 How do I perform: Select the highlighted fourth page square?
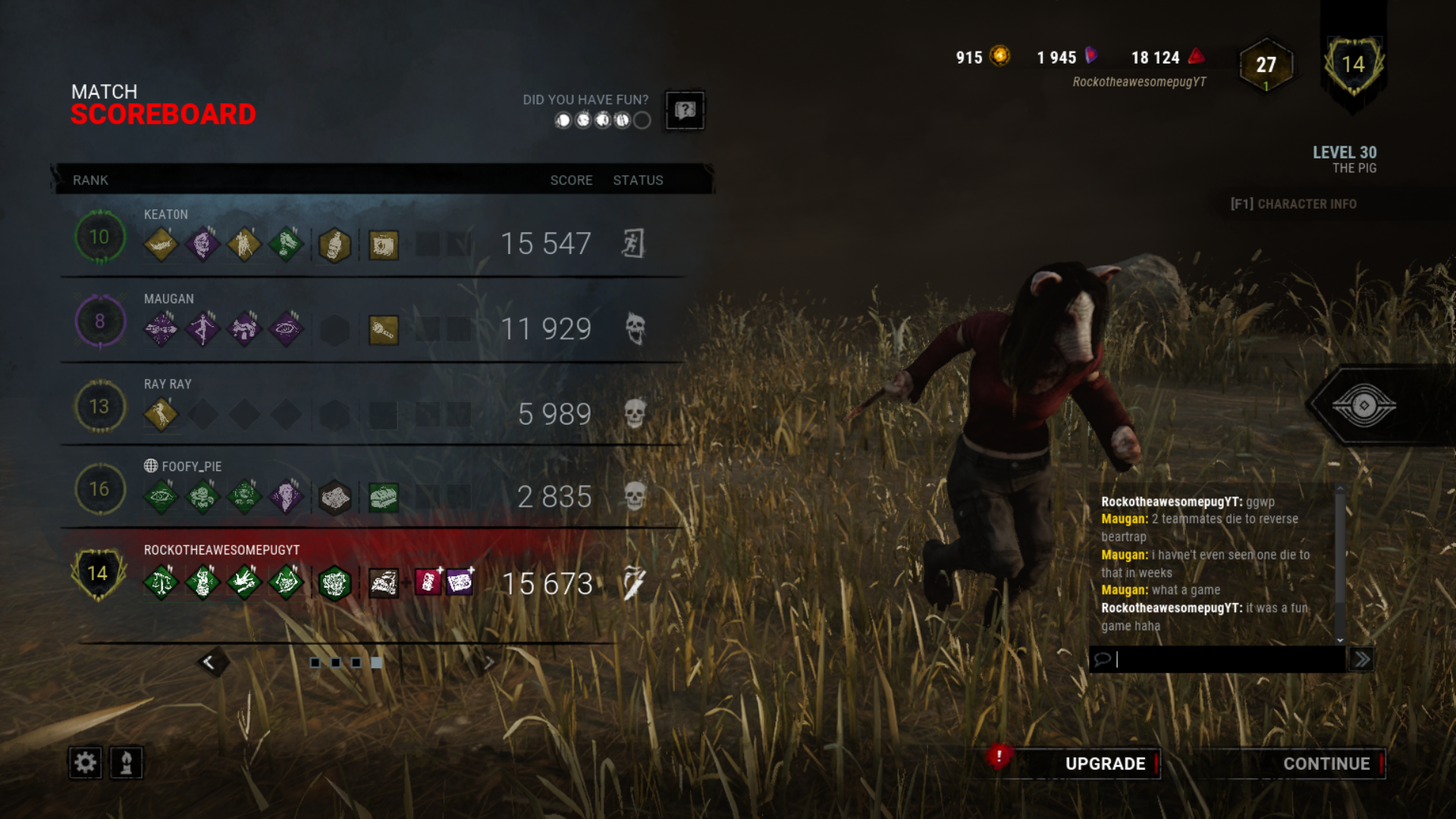[376, 663]
